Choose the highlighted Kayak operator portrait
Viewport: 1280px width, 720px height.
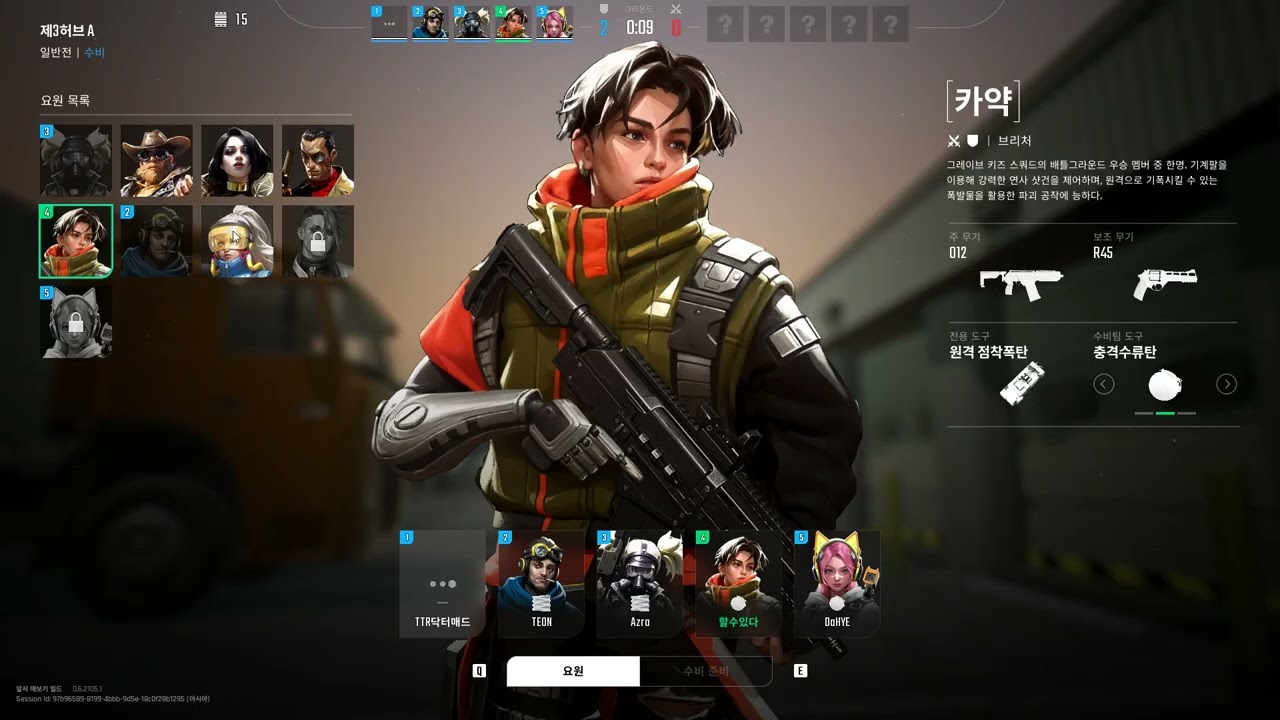coord(76,241)
